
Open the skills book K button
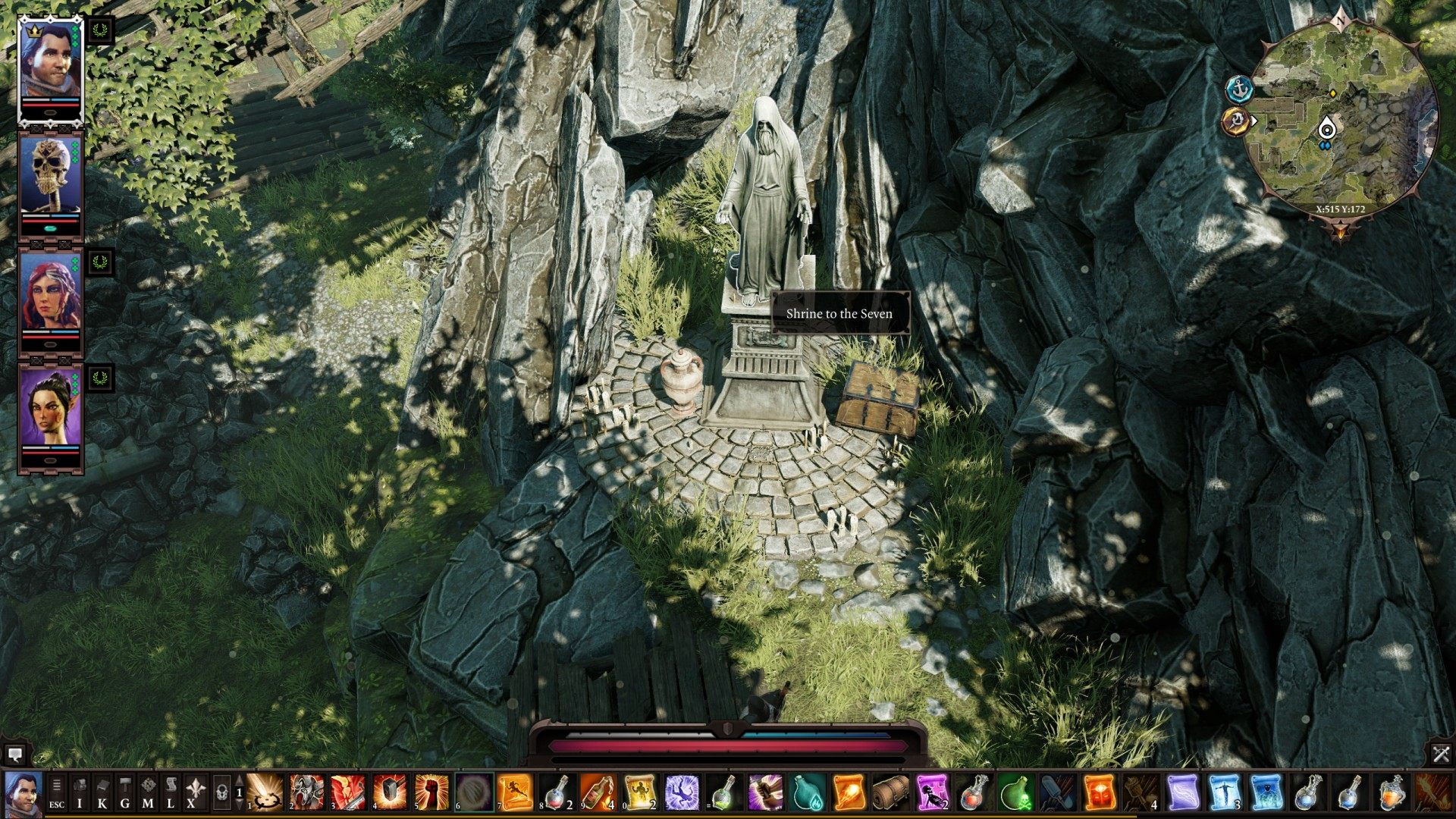coord(102,793)
